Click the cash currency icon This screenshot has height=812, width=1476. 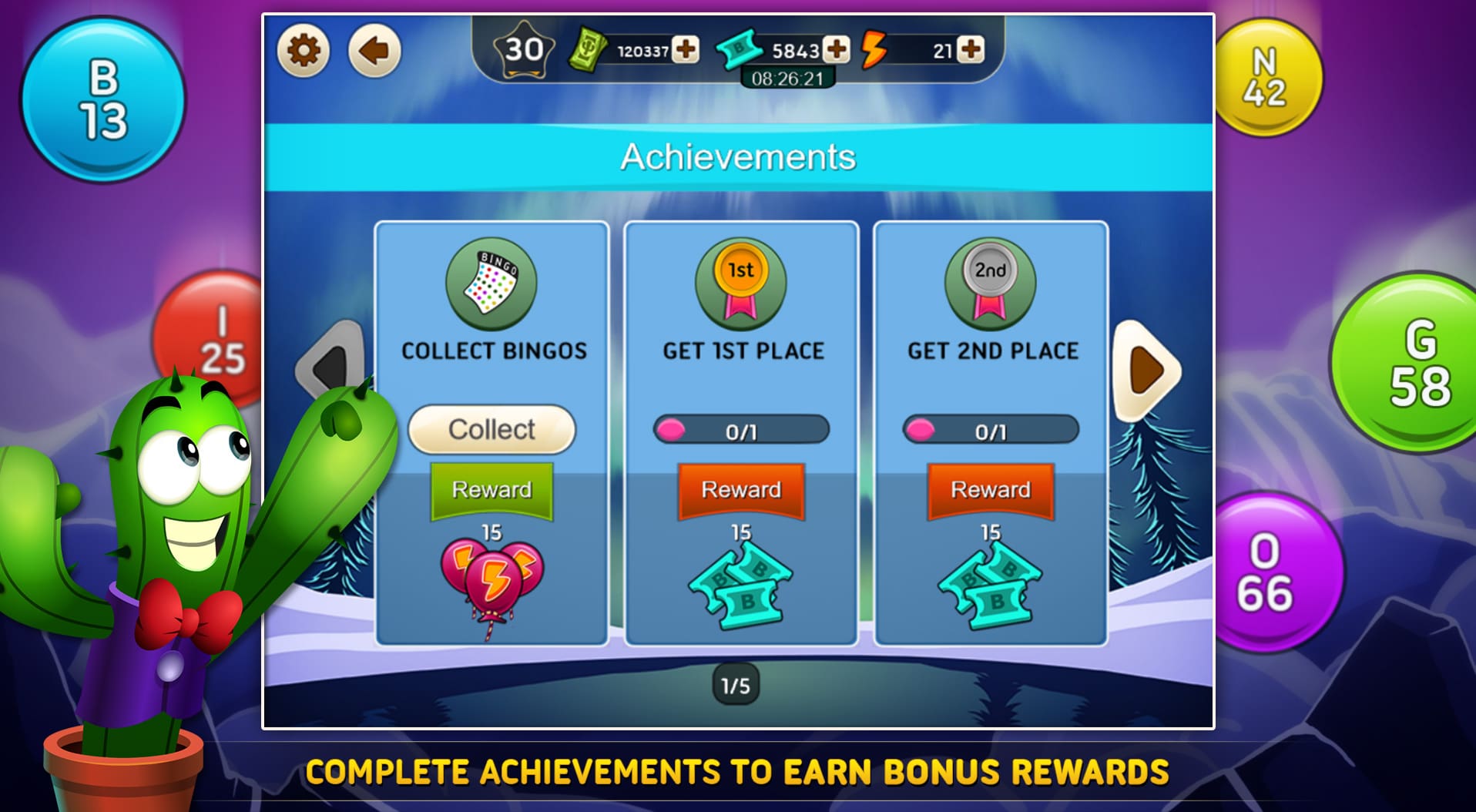pos(590,49)
